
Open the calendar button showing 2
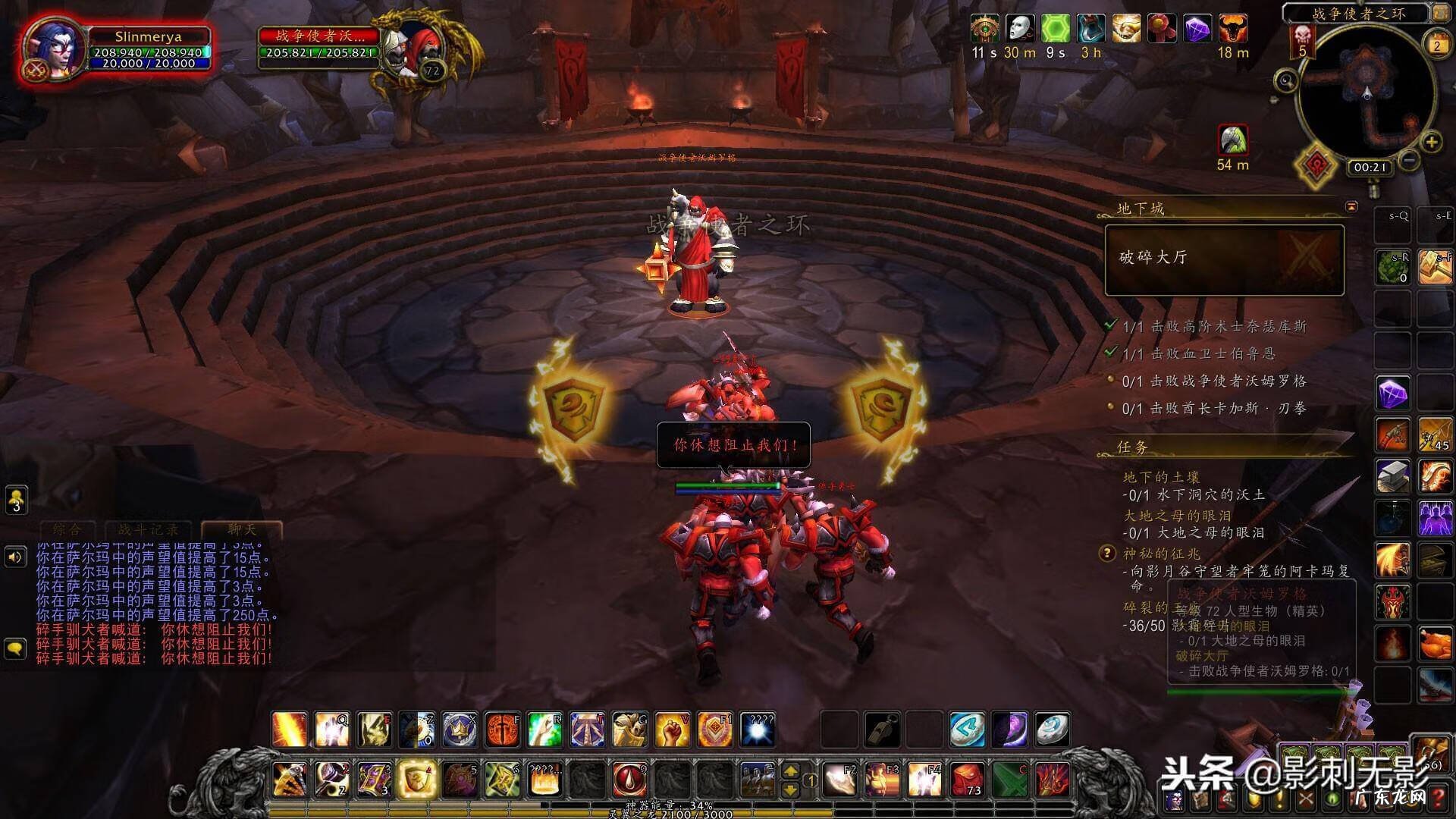coord(1436,45)
